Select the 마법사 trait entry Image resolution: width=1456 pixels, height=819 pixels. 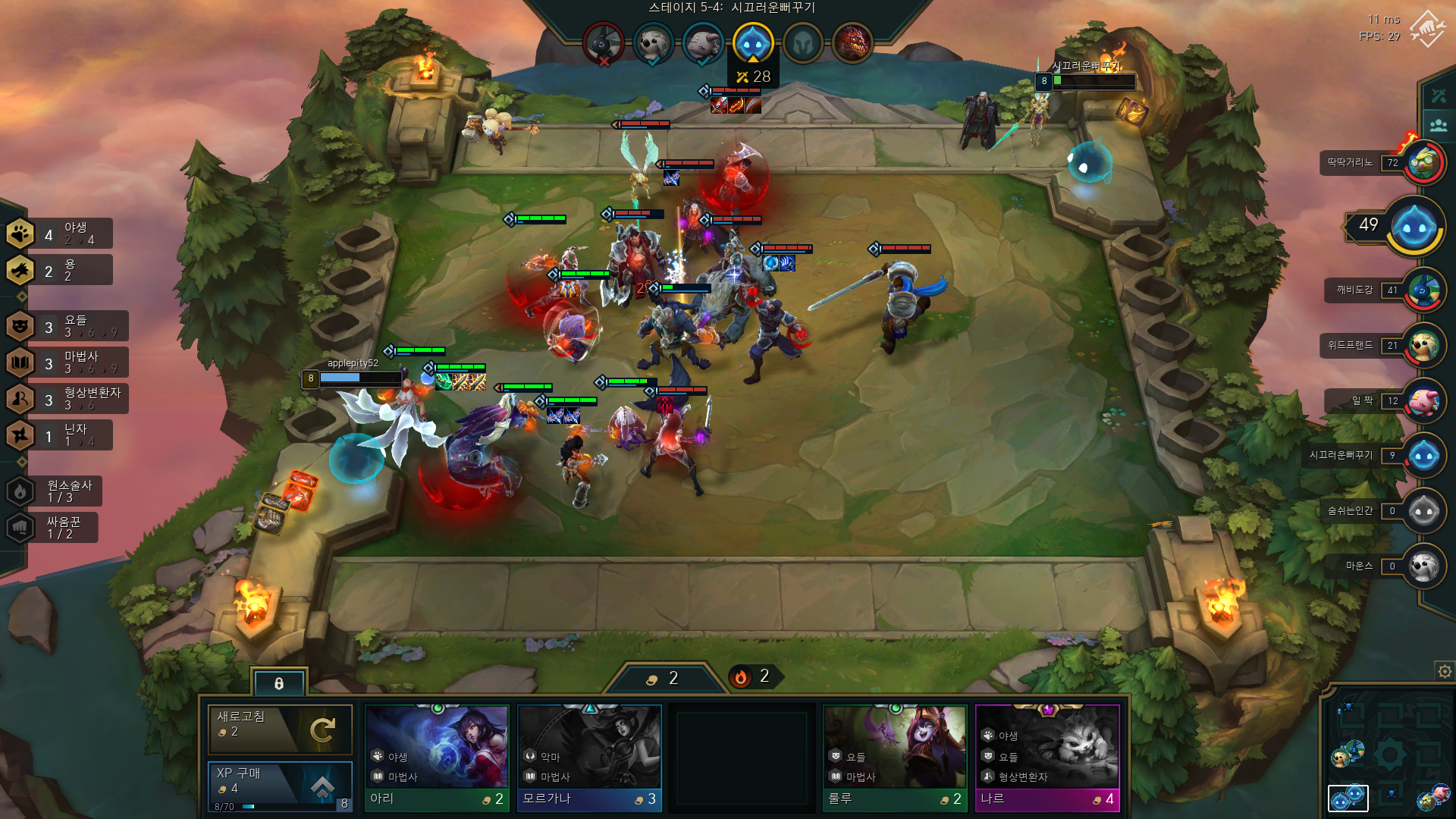[67, 362]
